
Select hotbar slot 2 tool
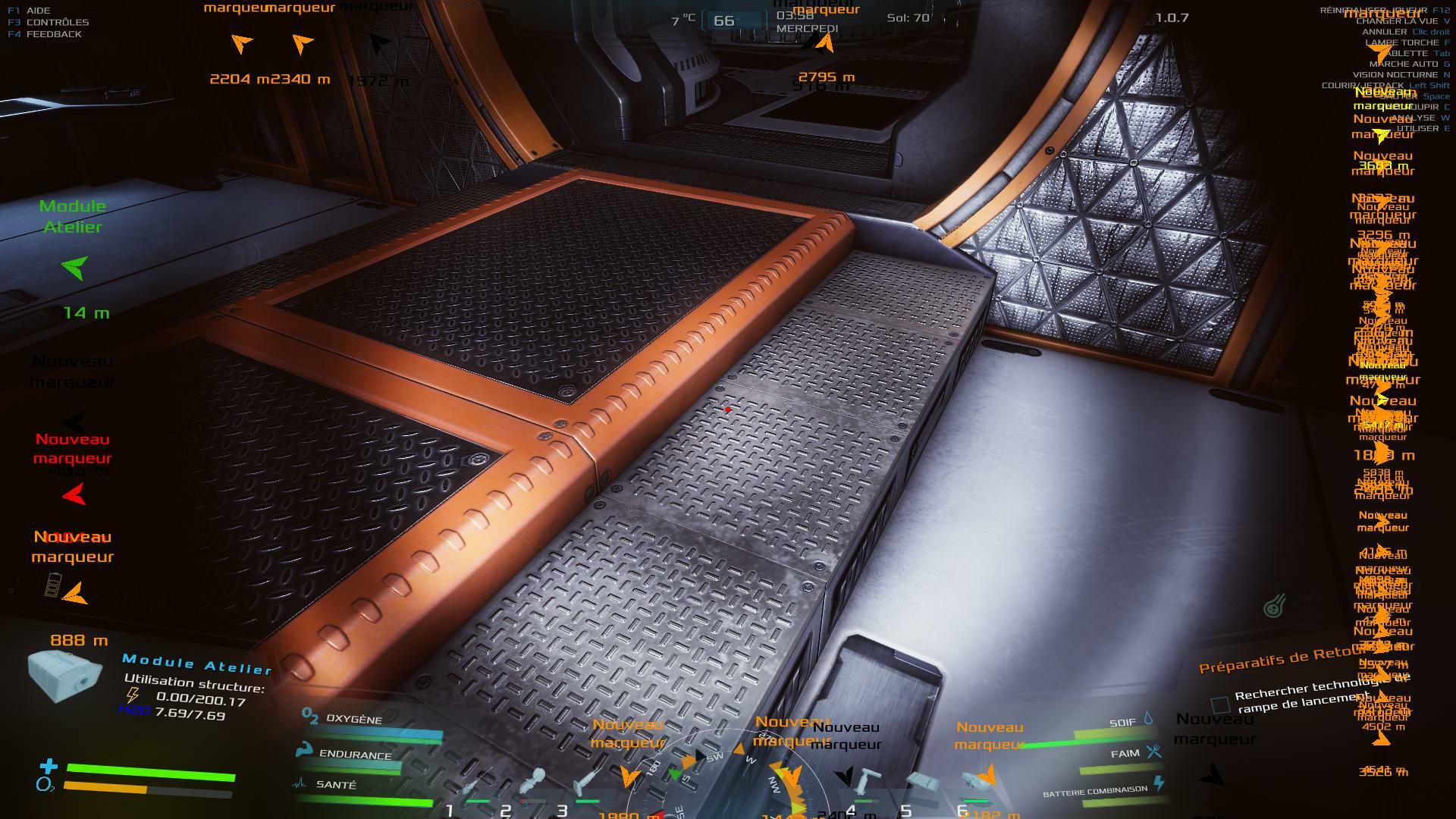pyautogui.click(x=531, y=784)
